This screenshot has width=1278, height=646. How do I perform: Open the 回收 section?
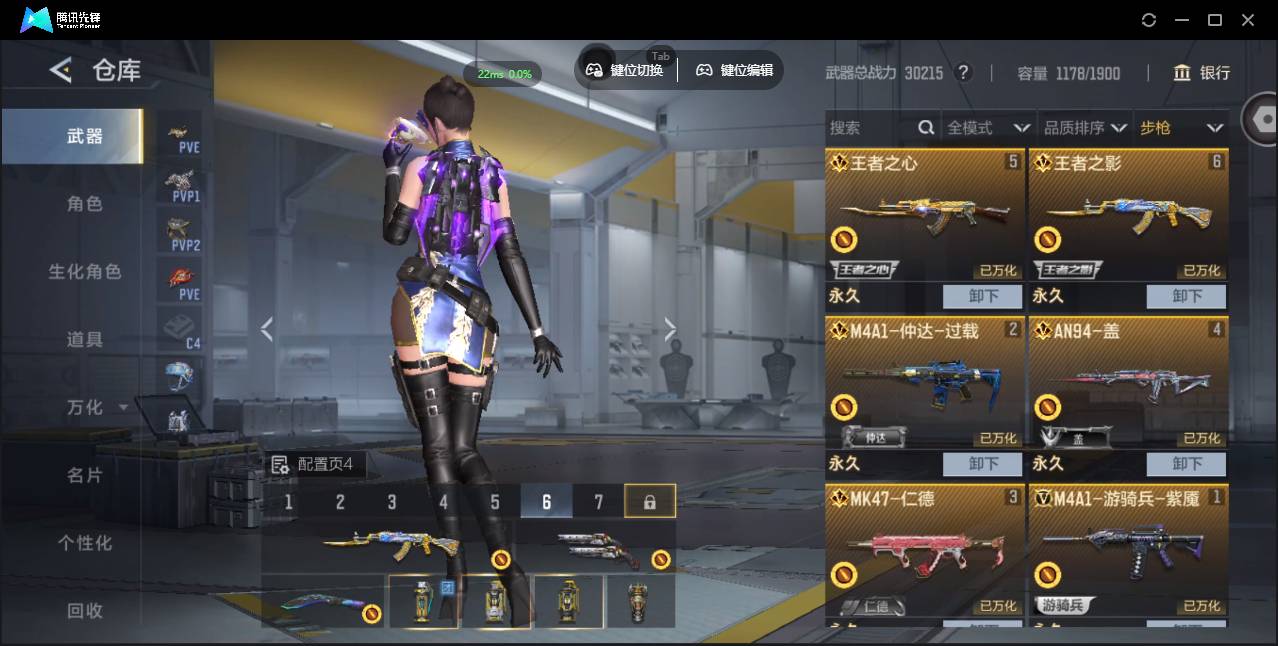pos(84,610)
